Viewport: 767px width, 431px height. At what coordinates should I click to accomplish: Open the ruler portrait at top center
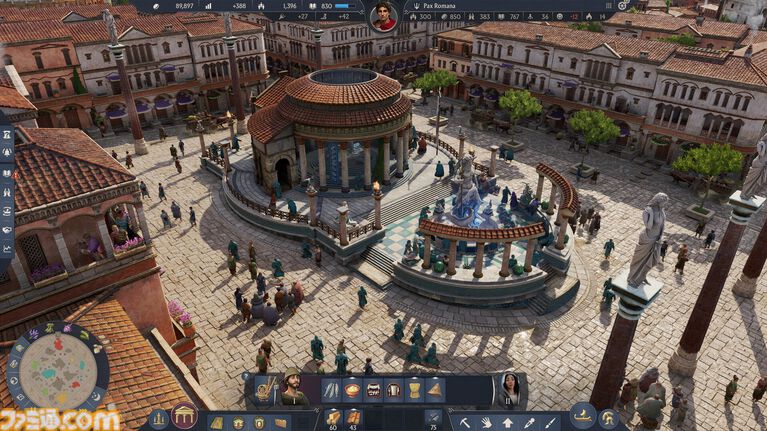pos(383,15)
